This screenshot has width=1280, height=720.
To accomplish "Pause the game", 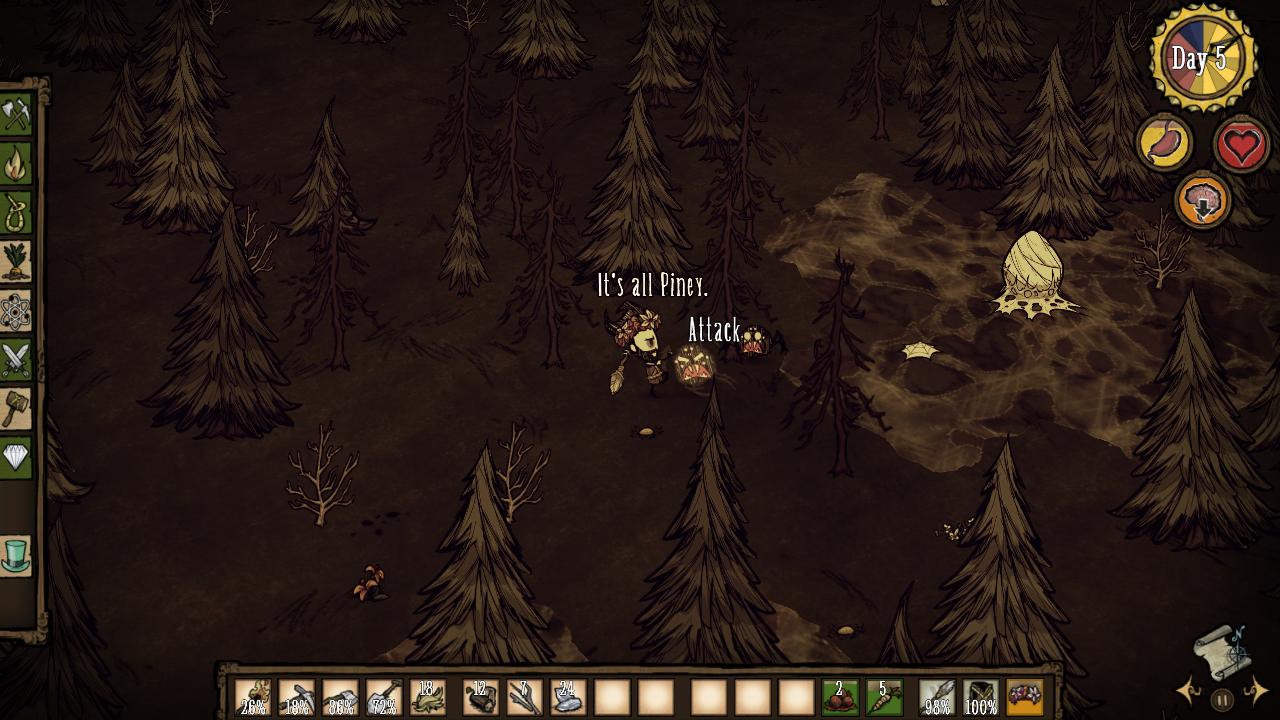I will pos(1222,700).
